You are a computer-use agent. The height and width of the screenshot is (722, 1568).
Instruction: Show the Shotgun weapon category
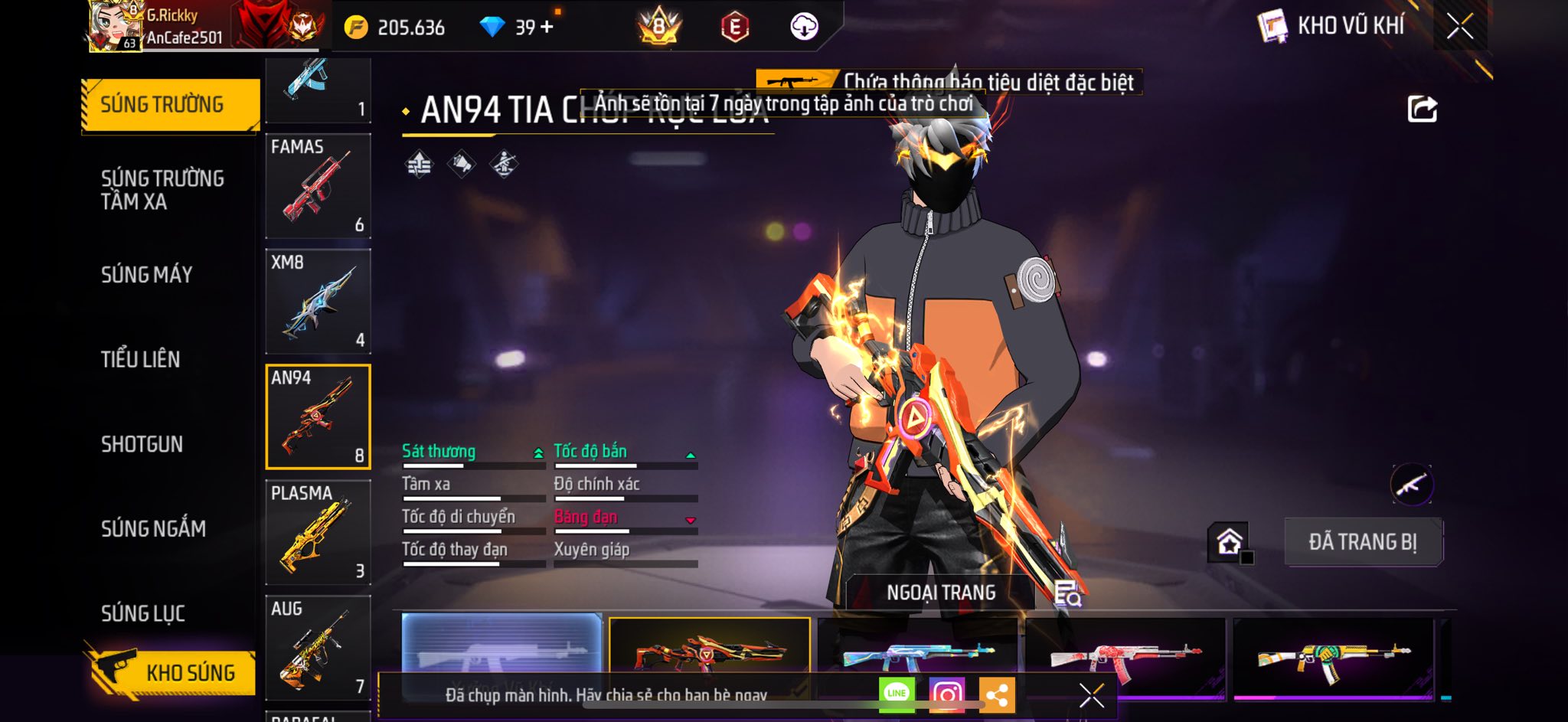142,444
